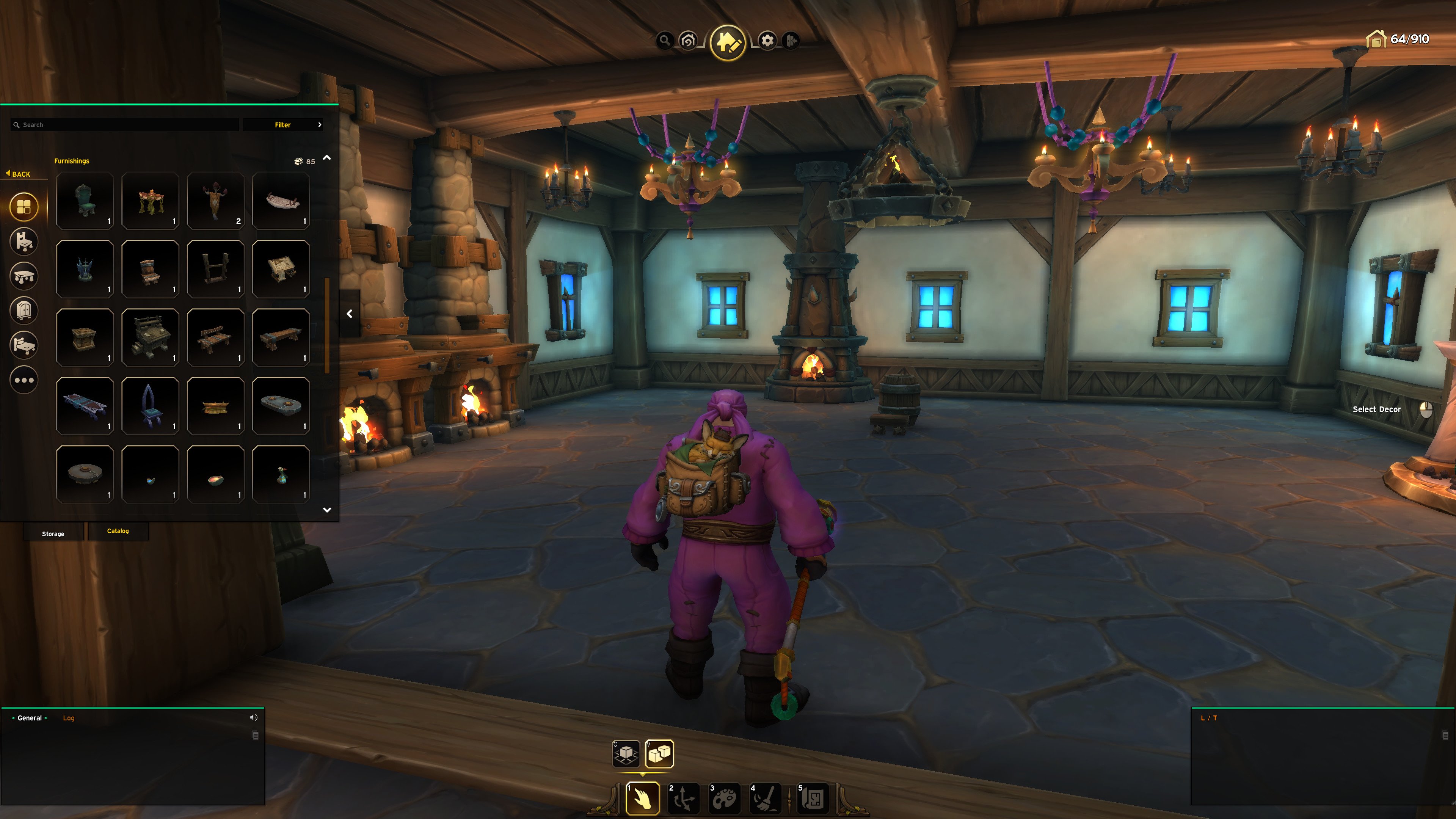
Task: Select the green throne chair decor
Action: coord(85,201)
